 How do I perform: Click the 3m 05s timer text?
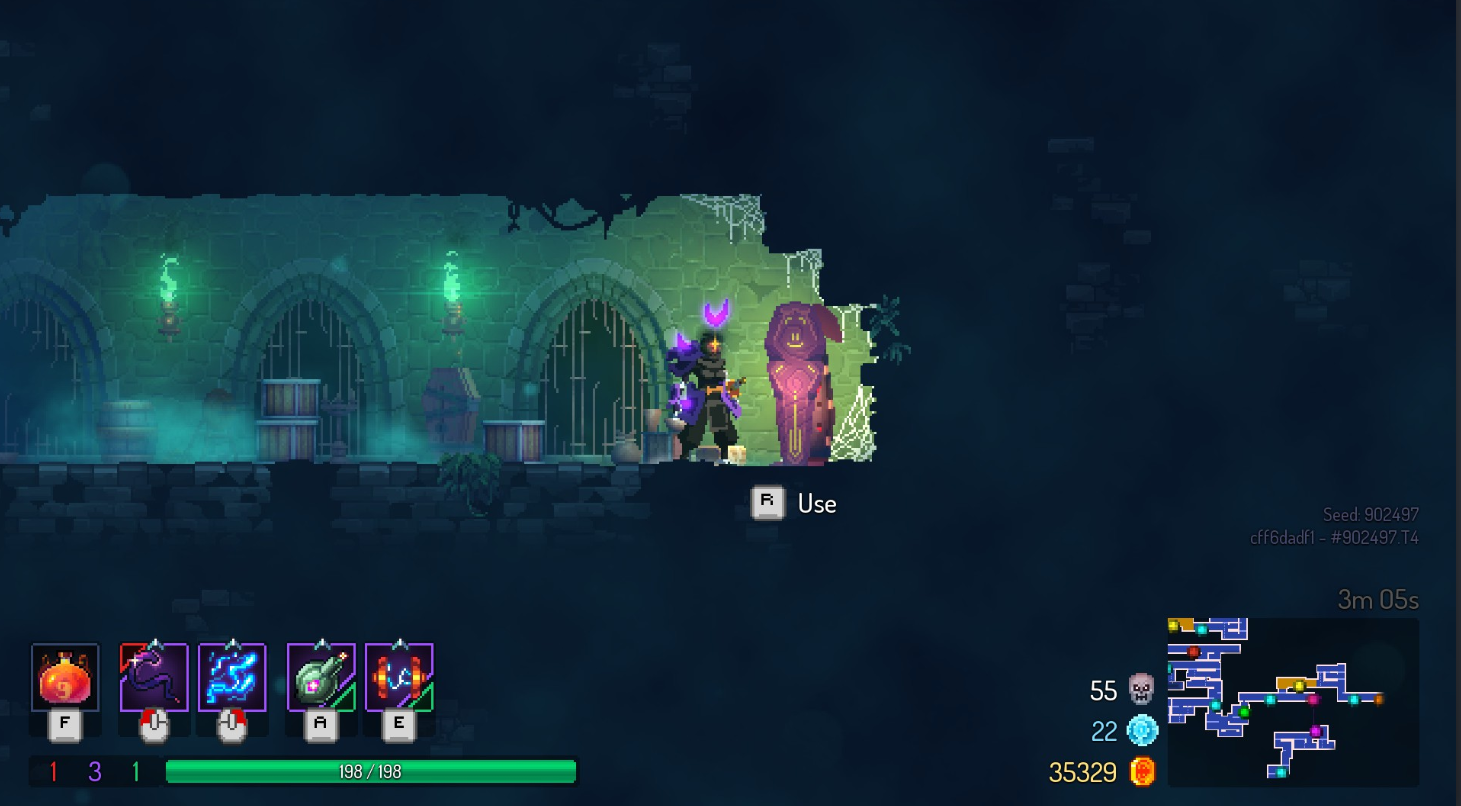(1378, 599)
